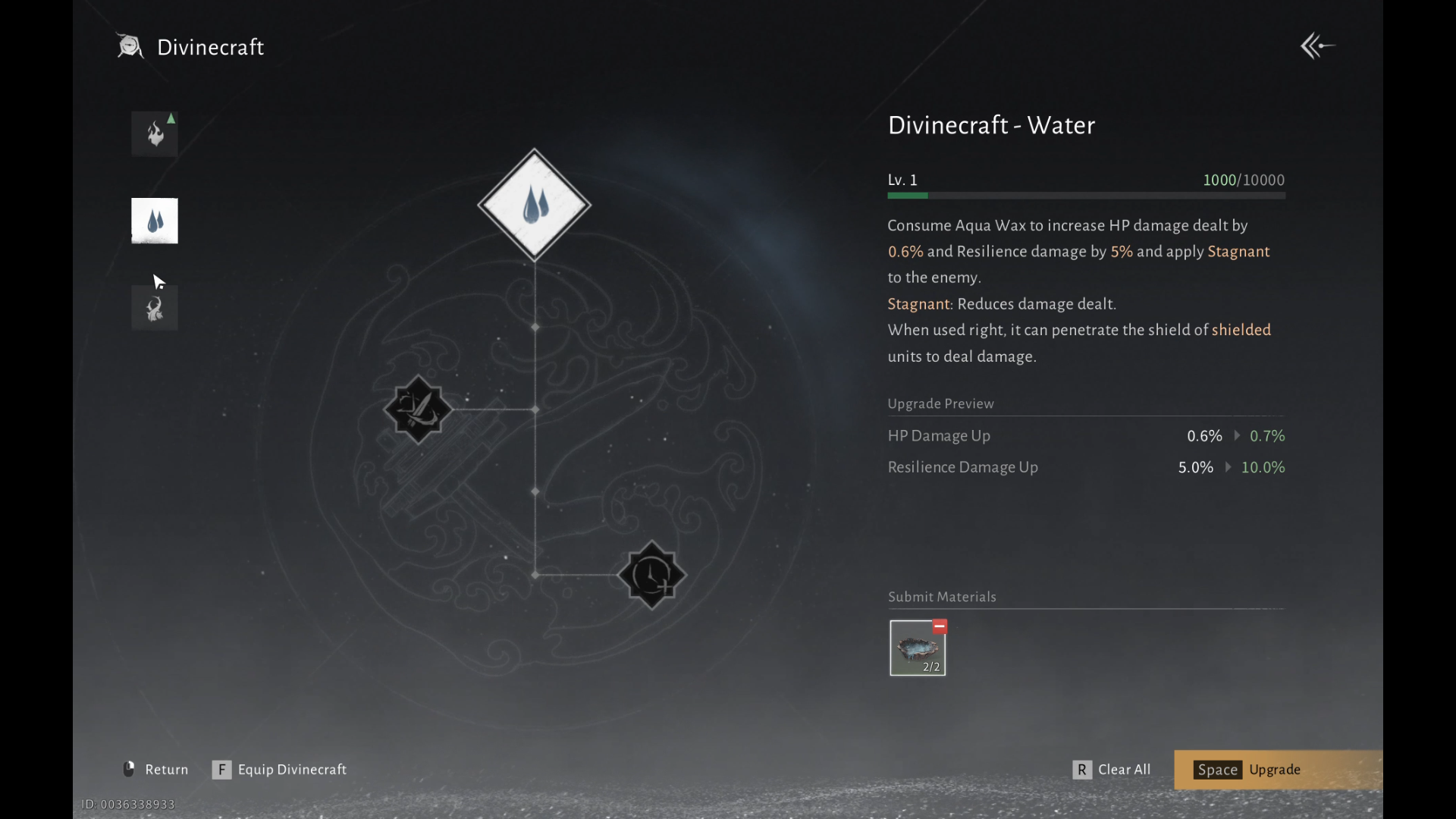Open the Stagnant status effect text
Screen dimensions: 1456x819
click(x=918, y=303)
